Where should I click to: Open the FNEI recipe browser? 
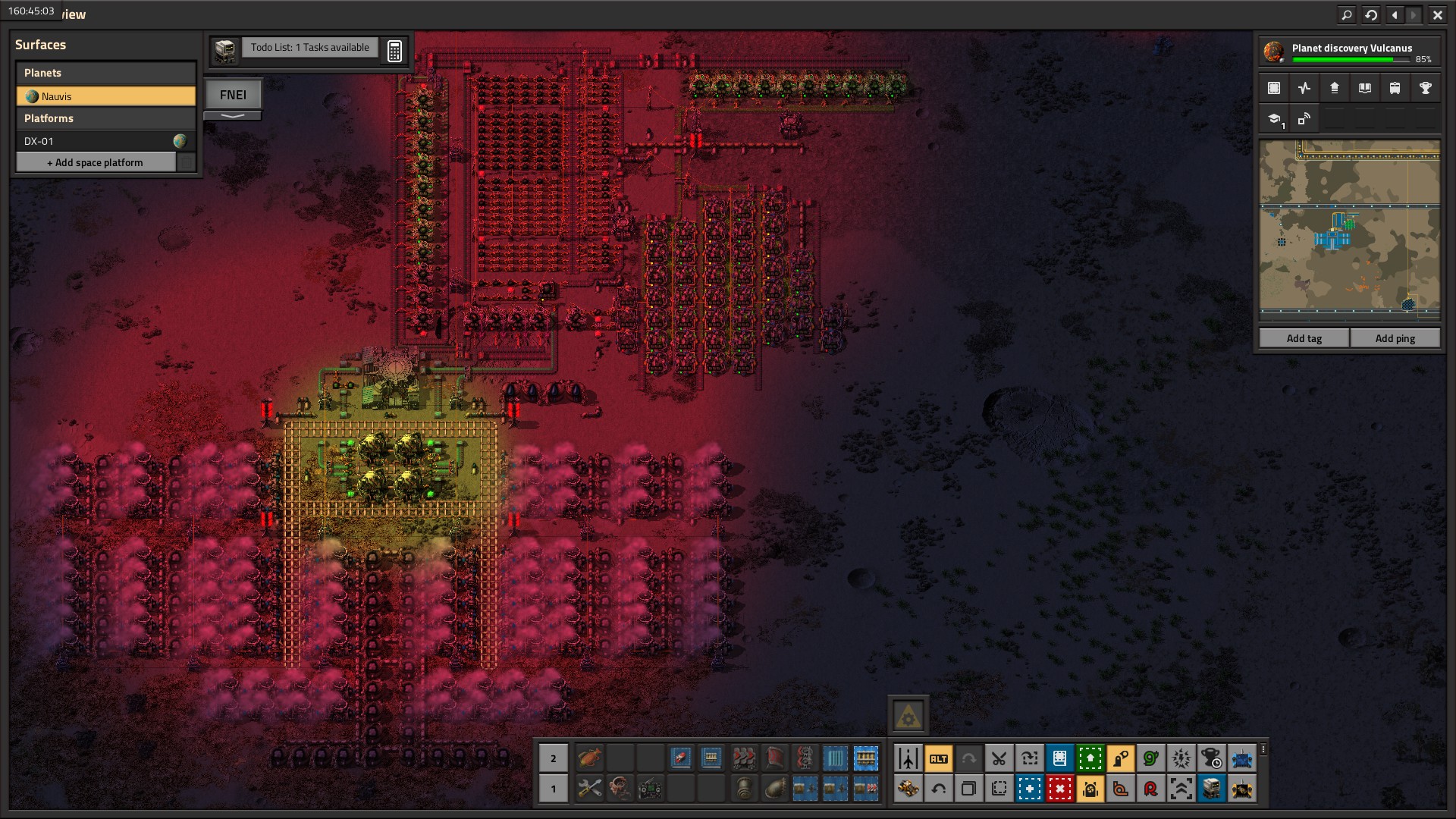233,95
